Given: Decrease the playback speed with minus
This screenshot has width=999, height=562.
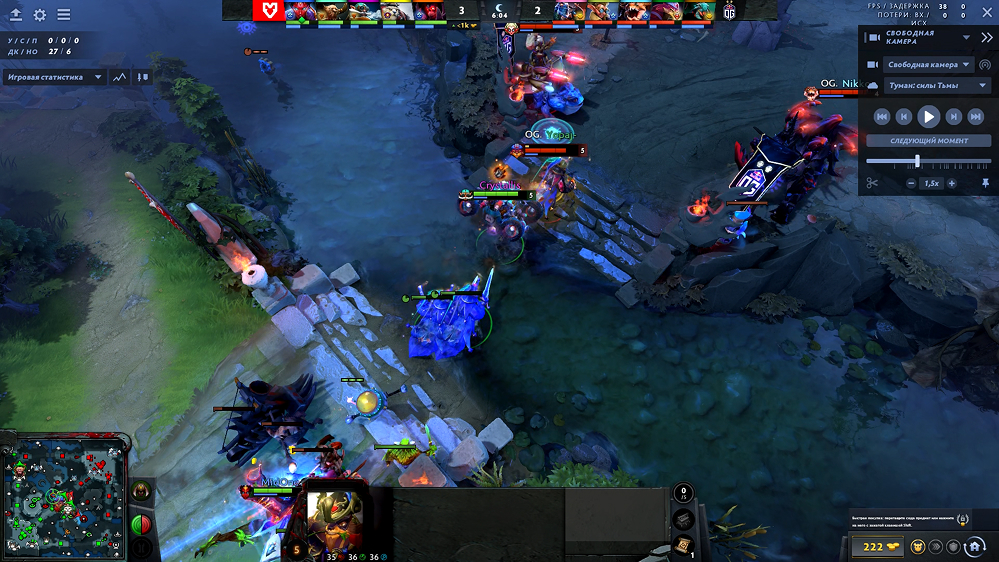Looking at the screenshot, I should click(x=911, y=183).
